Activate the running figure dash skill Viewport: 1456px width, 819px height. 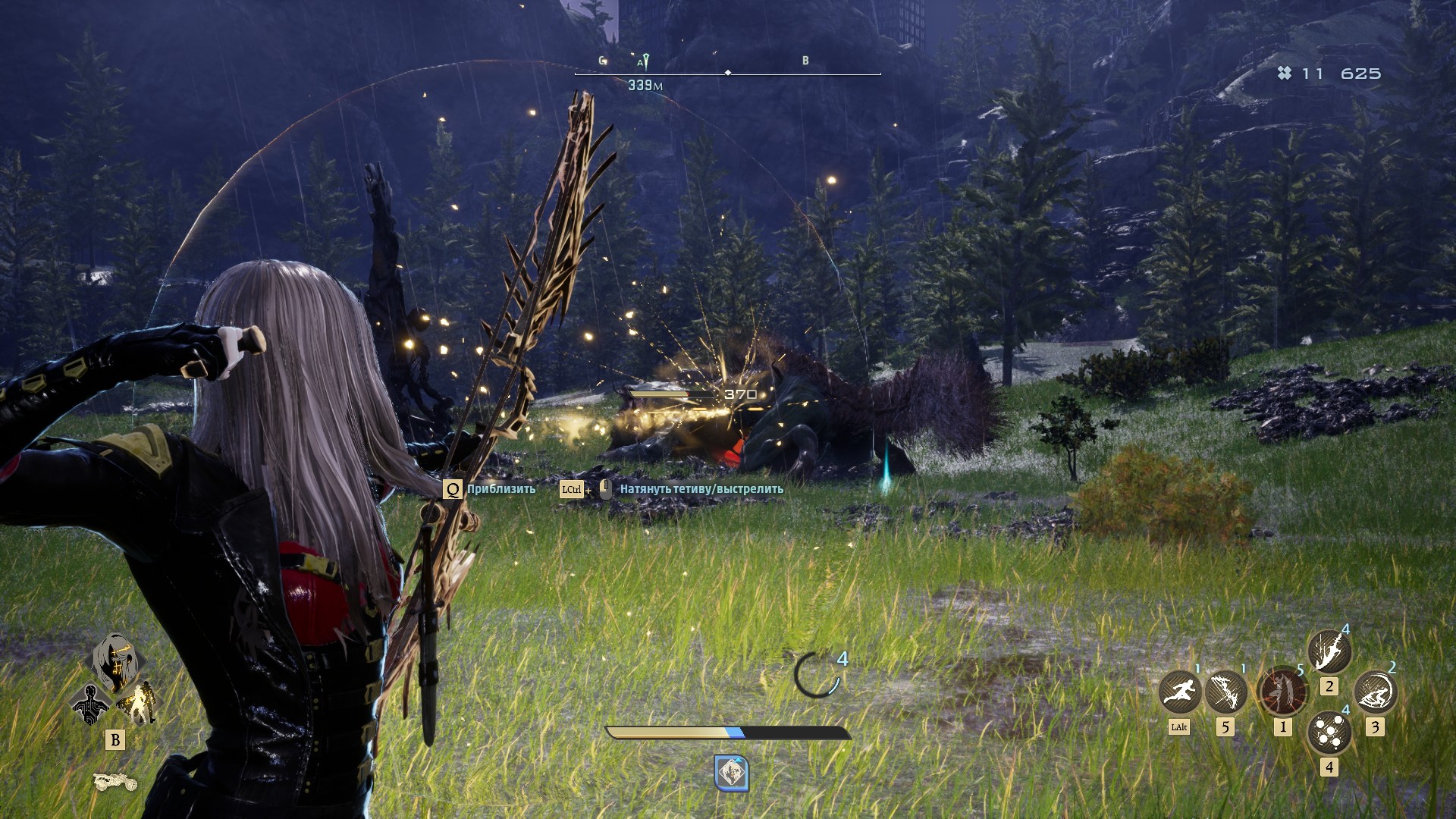coord(1180,692)
